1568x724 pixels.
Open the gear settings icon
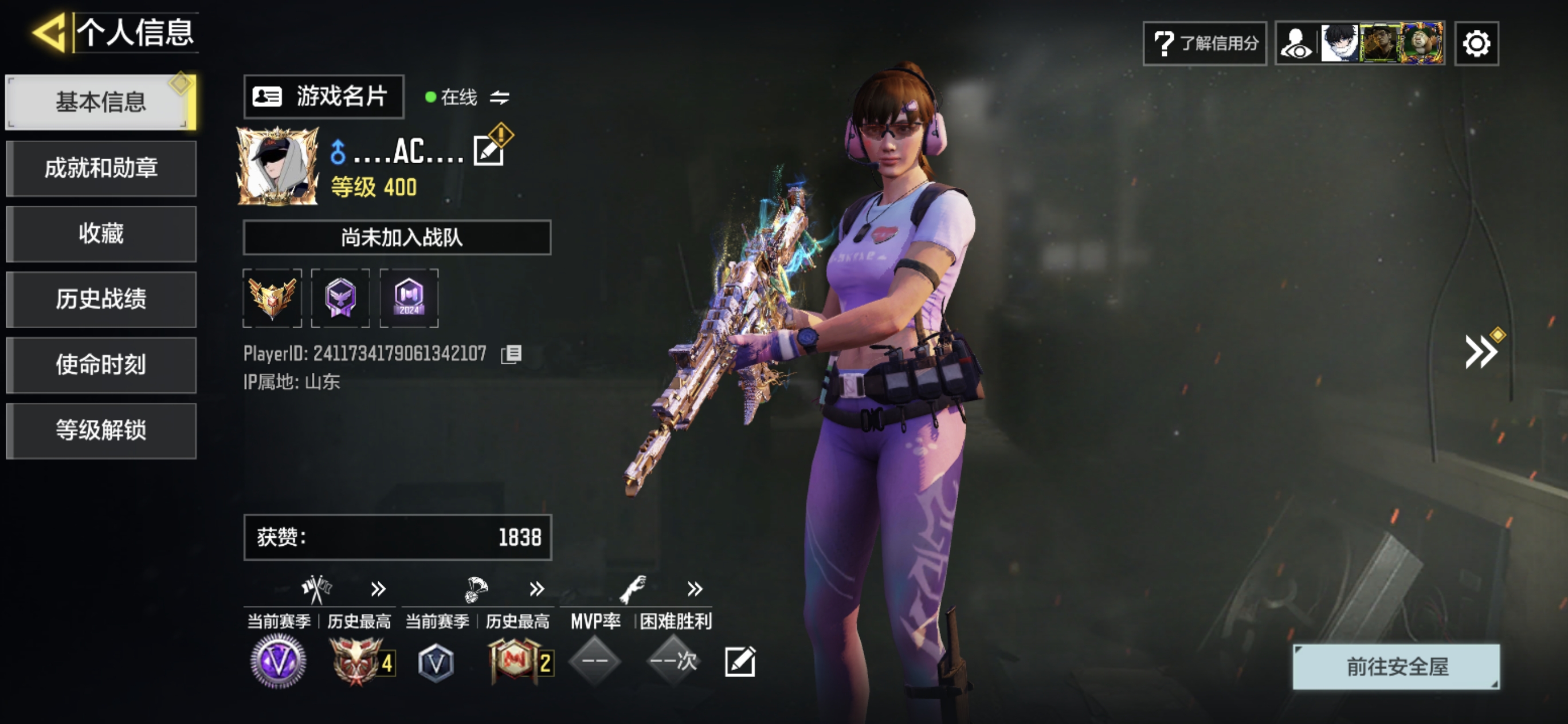[1476, 43]
